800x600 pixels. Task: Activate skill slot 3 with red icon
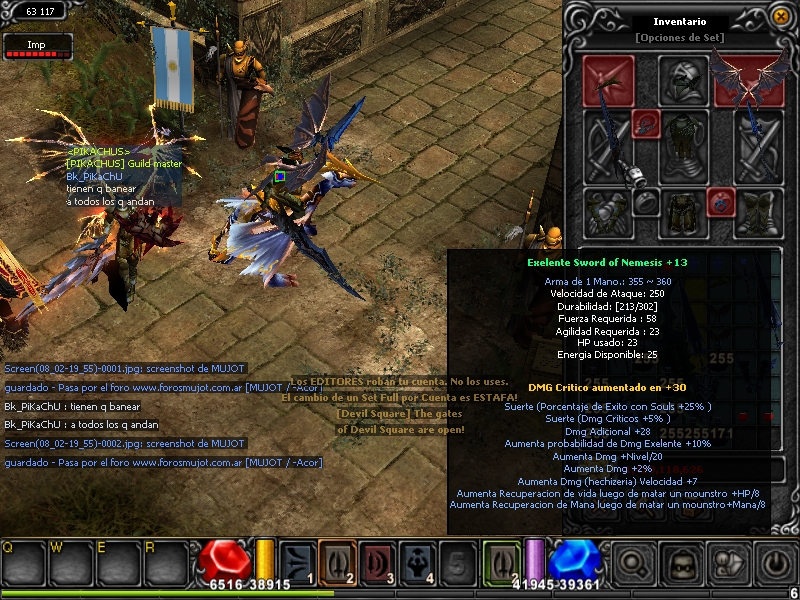(x=377, y=562)
